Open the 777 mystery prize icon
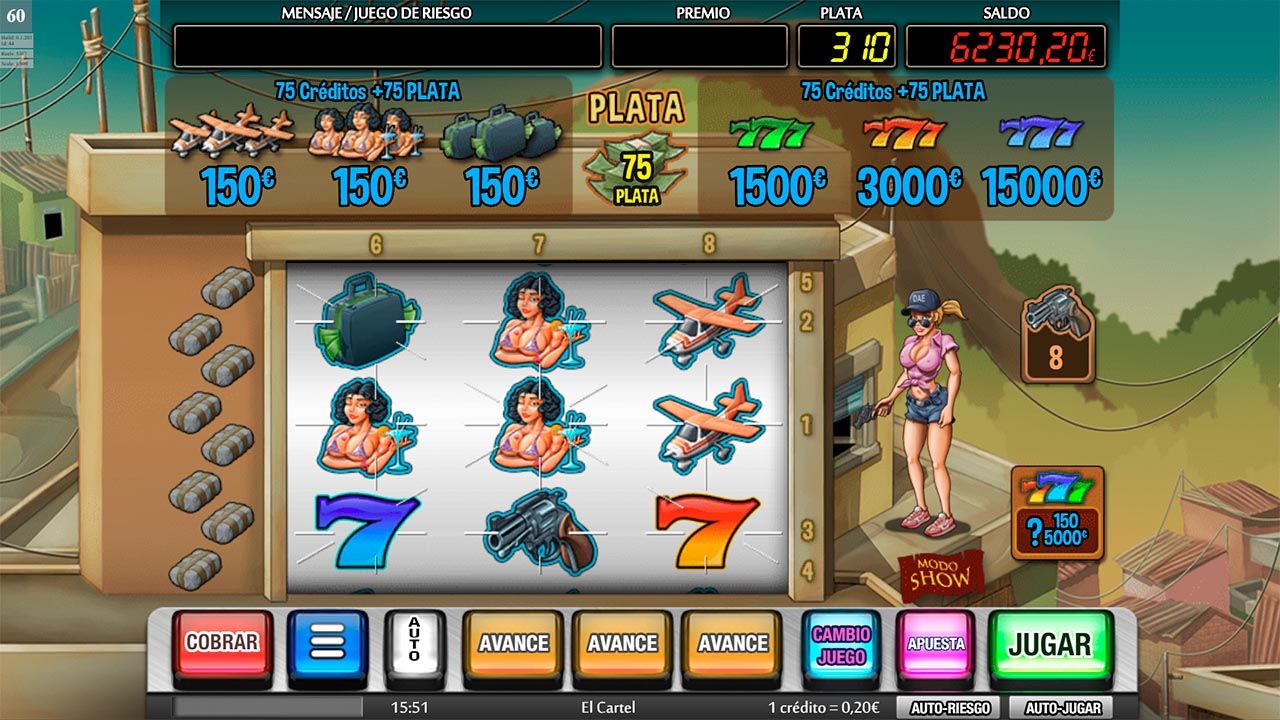Screen dimensions: 1280x720 point(1057,512)
